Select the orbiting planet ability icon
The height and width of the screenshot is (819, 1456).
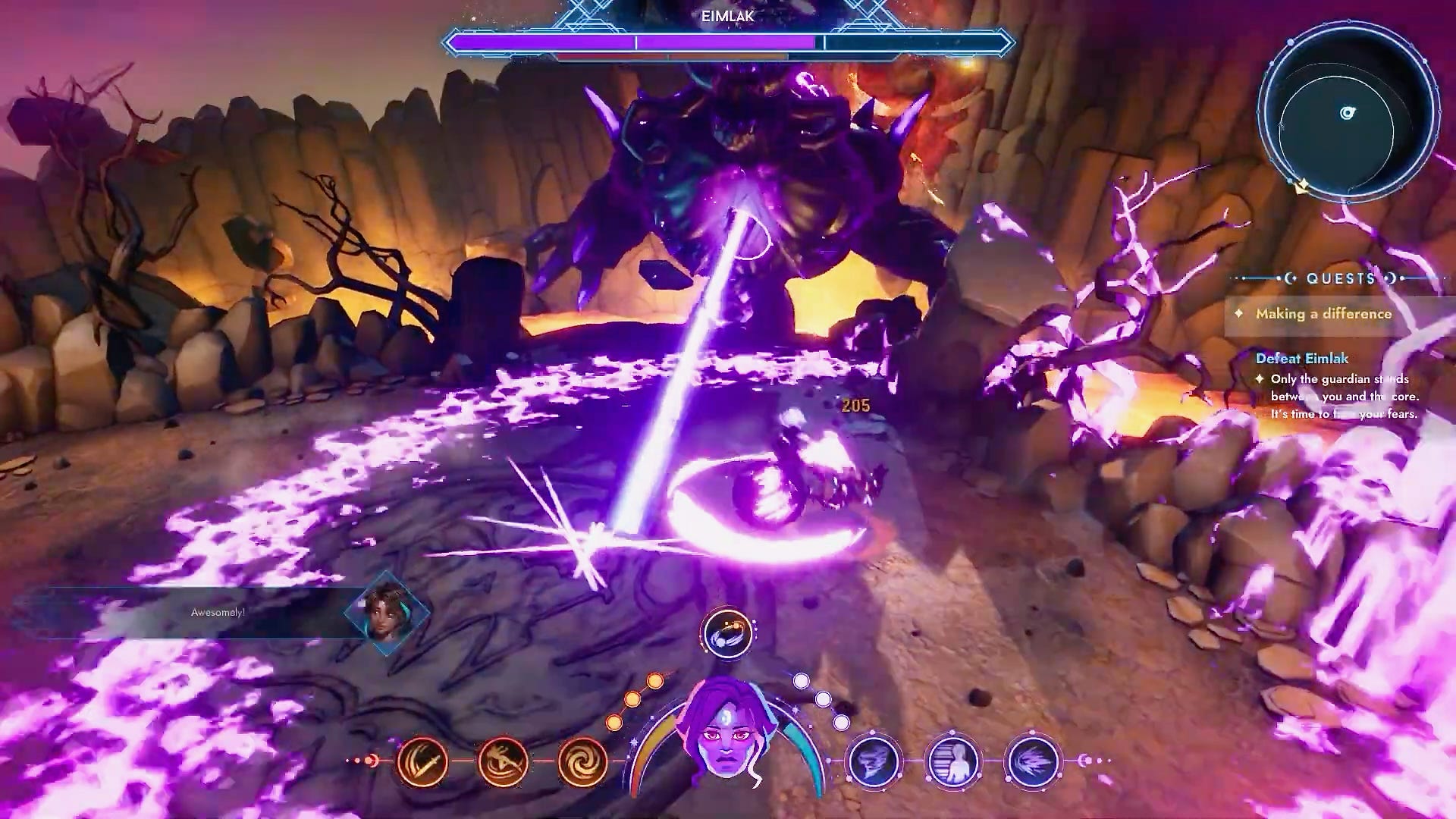727,632
